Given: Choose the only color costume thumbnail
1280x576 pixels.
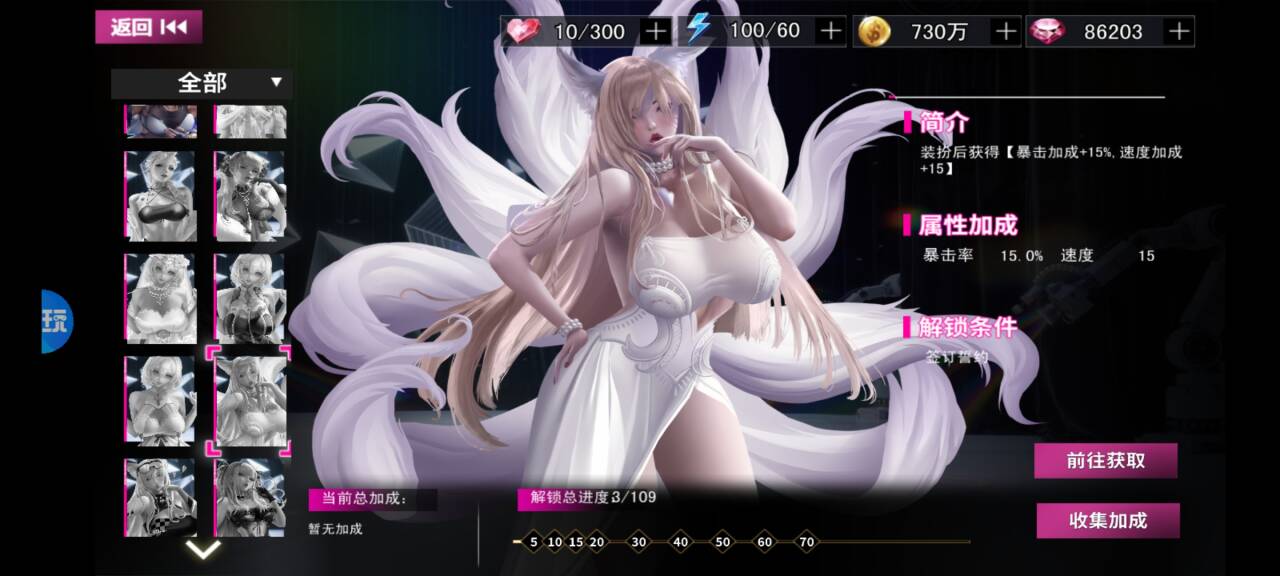Looking at the screenshot, I should click(160, 121).
